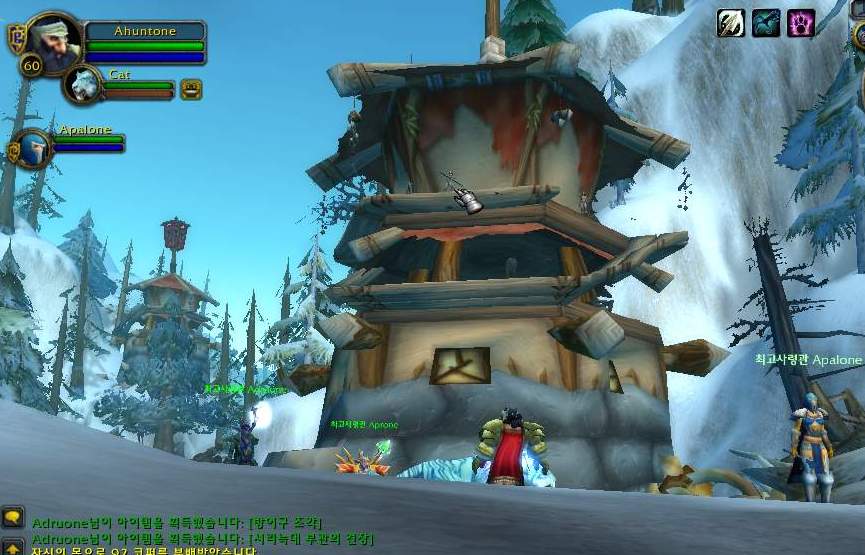Viewport: 865px width, 555px height.
Task: Click the Cat pet portrait
Action: (x=81, y=86)
